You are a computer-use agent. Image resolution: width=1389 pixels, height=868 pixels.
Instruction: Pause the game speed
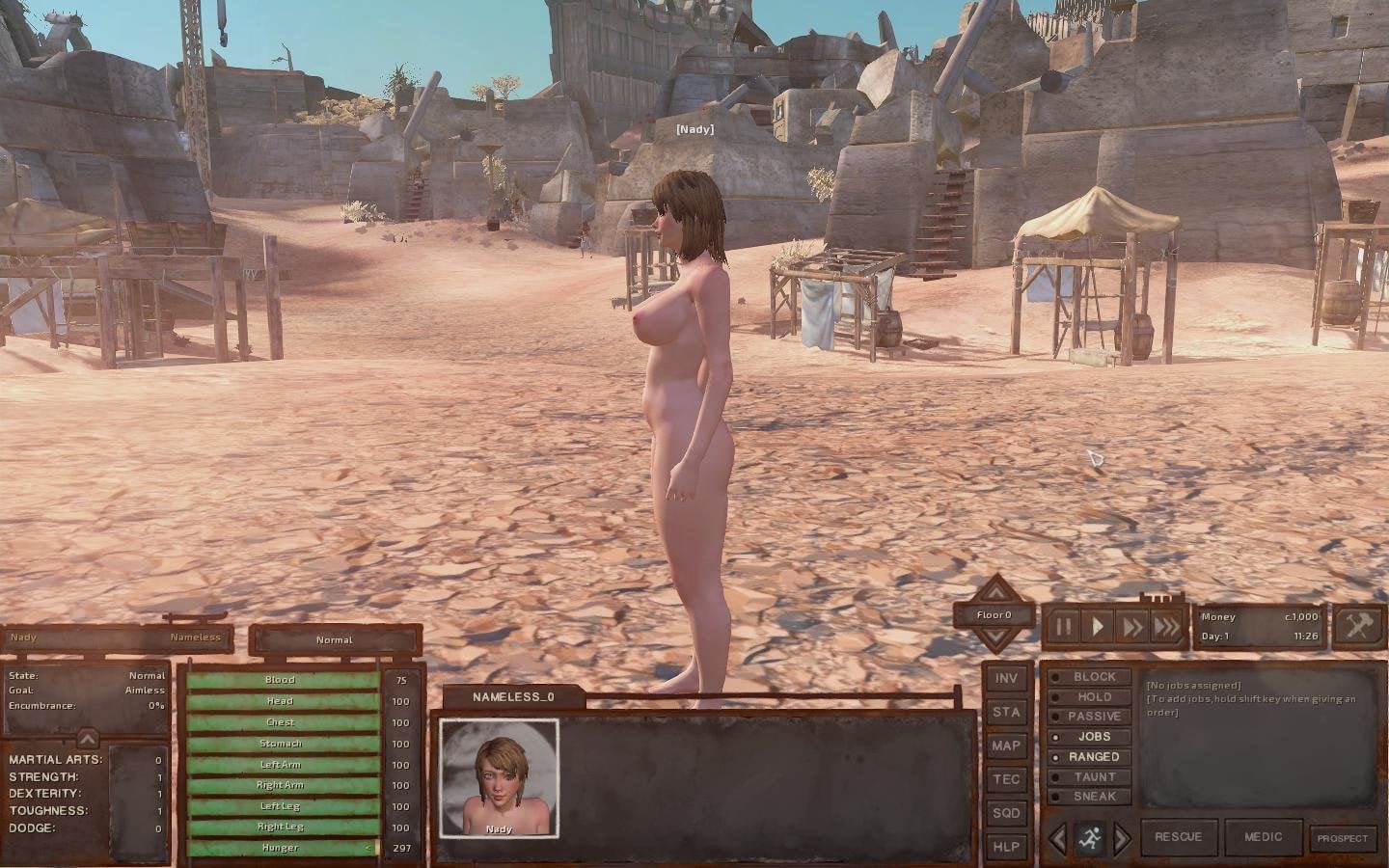click(x=1063, y=627)
